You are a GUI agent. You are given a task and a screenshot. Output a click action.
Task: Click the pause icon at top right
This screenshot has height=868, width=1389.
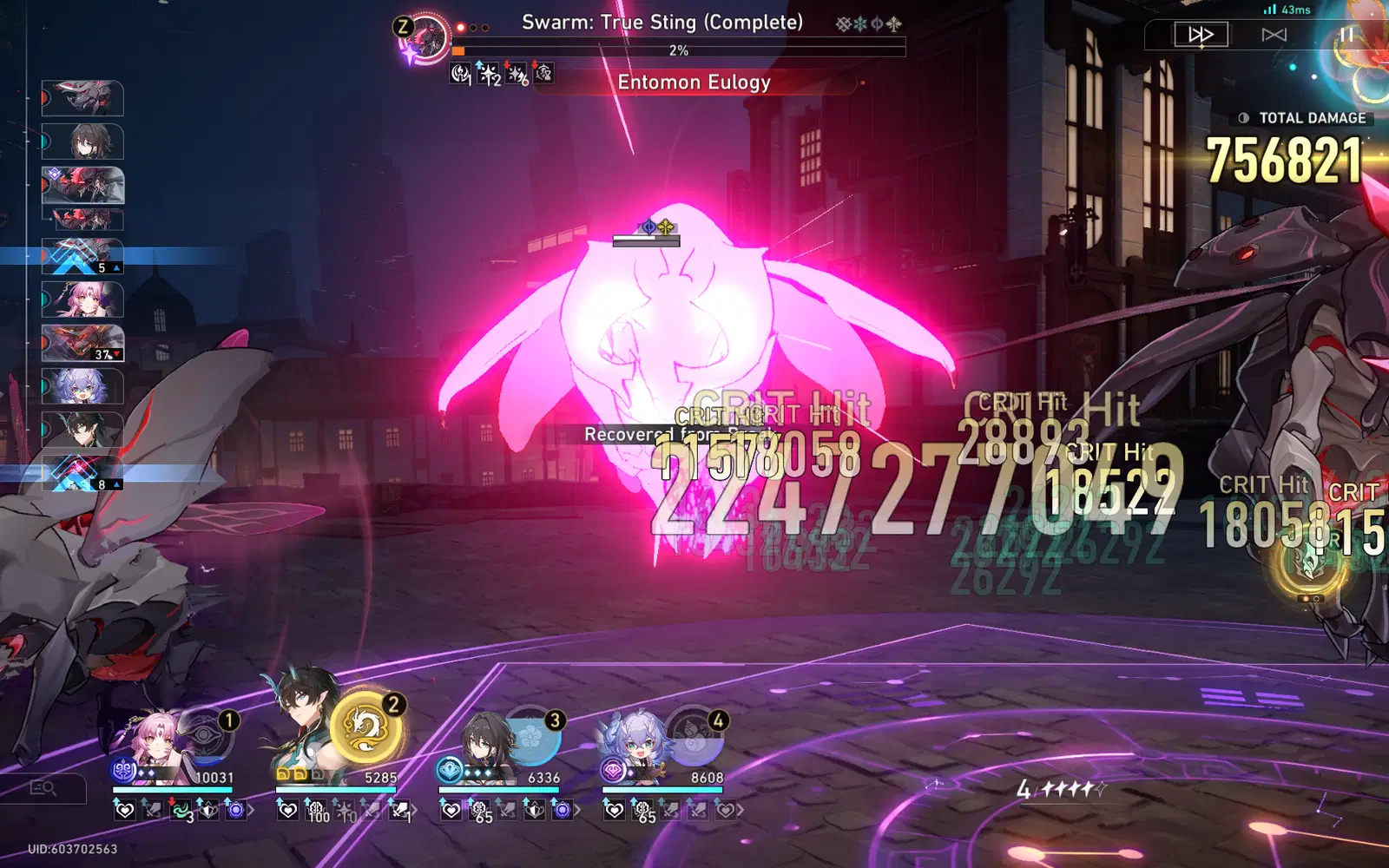coord(1348,34)
